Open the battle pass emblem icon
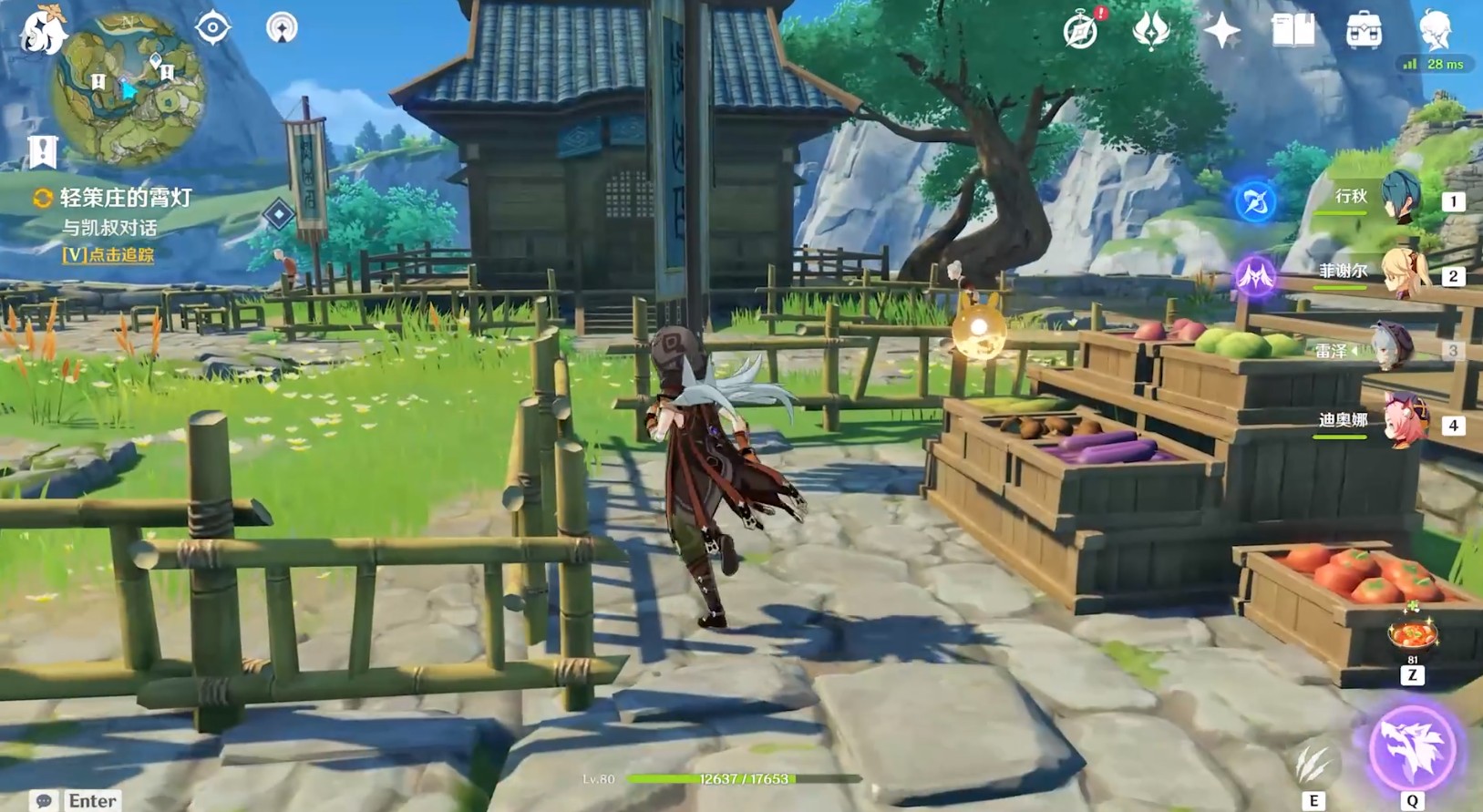 1150,32
